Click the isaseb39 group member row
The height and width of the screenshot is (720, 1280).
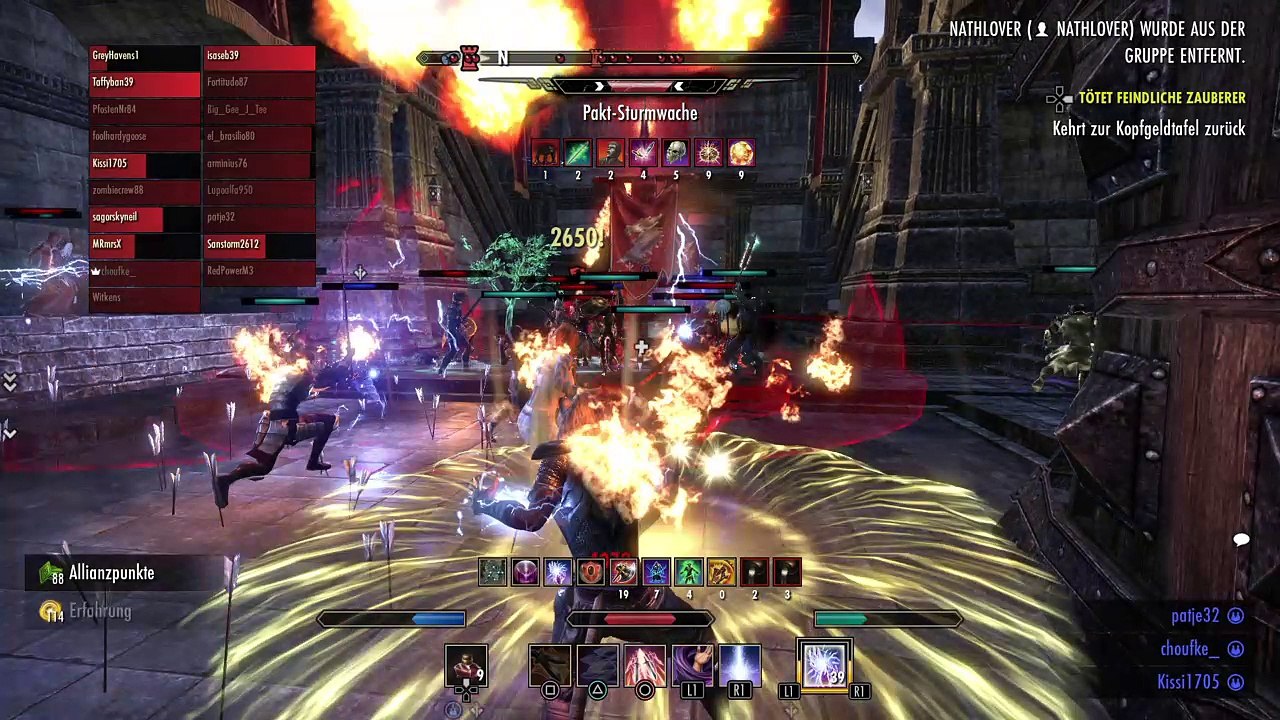pyautogui.click(x=259, y=56)
